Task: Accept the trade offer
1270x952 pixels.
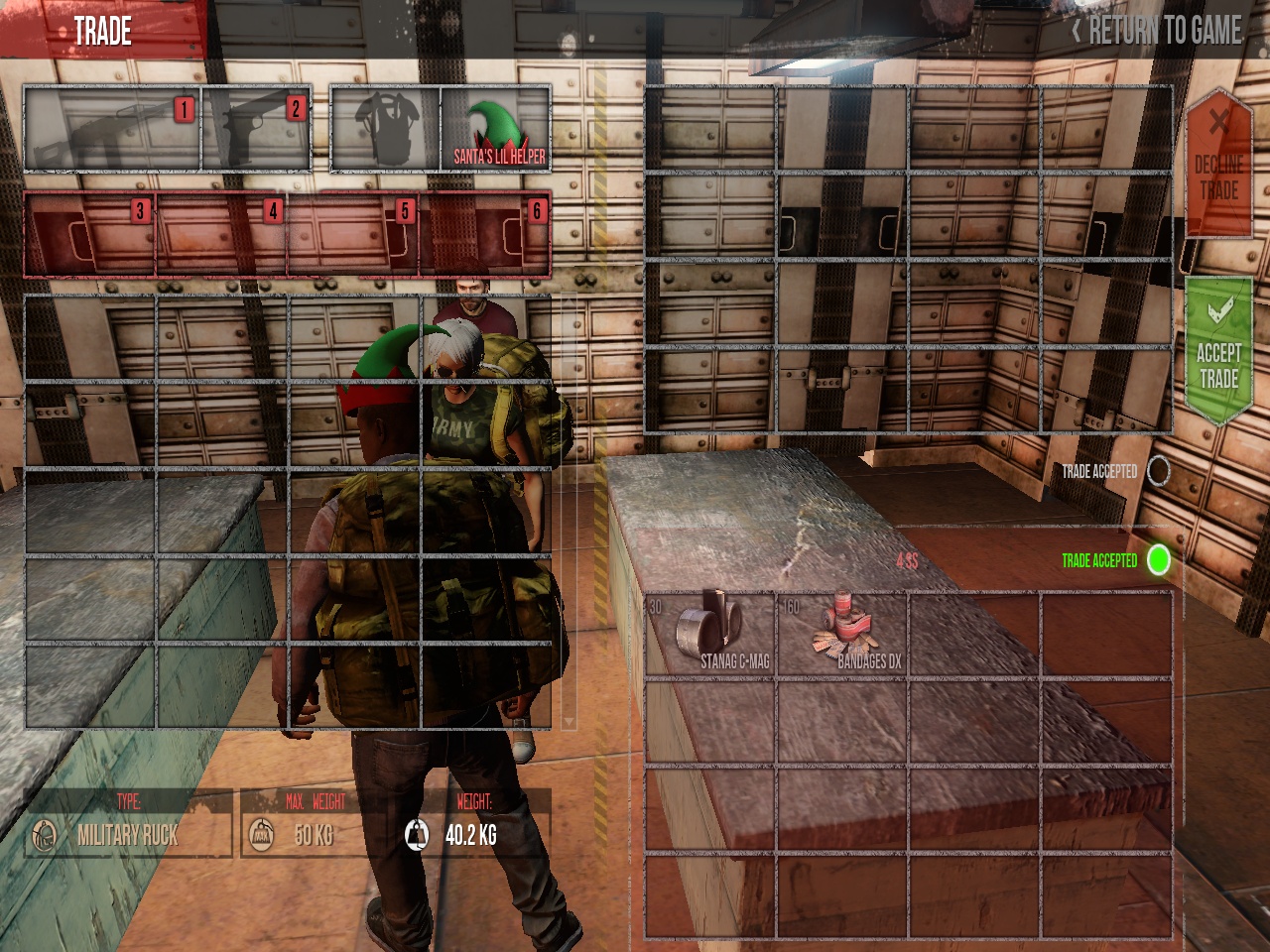Action: 1217,352
